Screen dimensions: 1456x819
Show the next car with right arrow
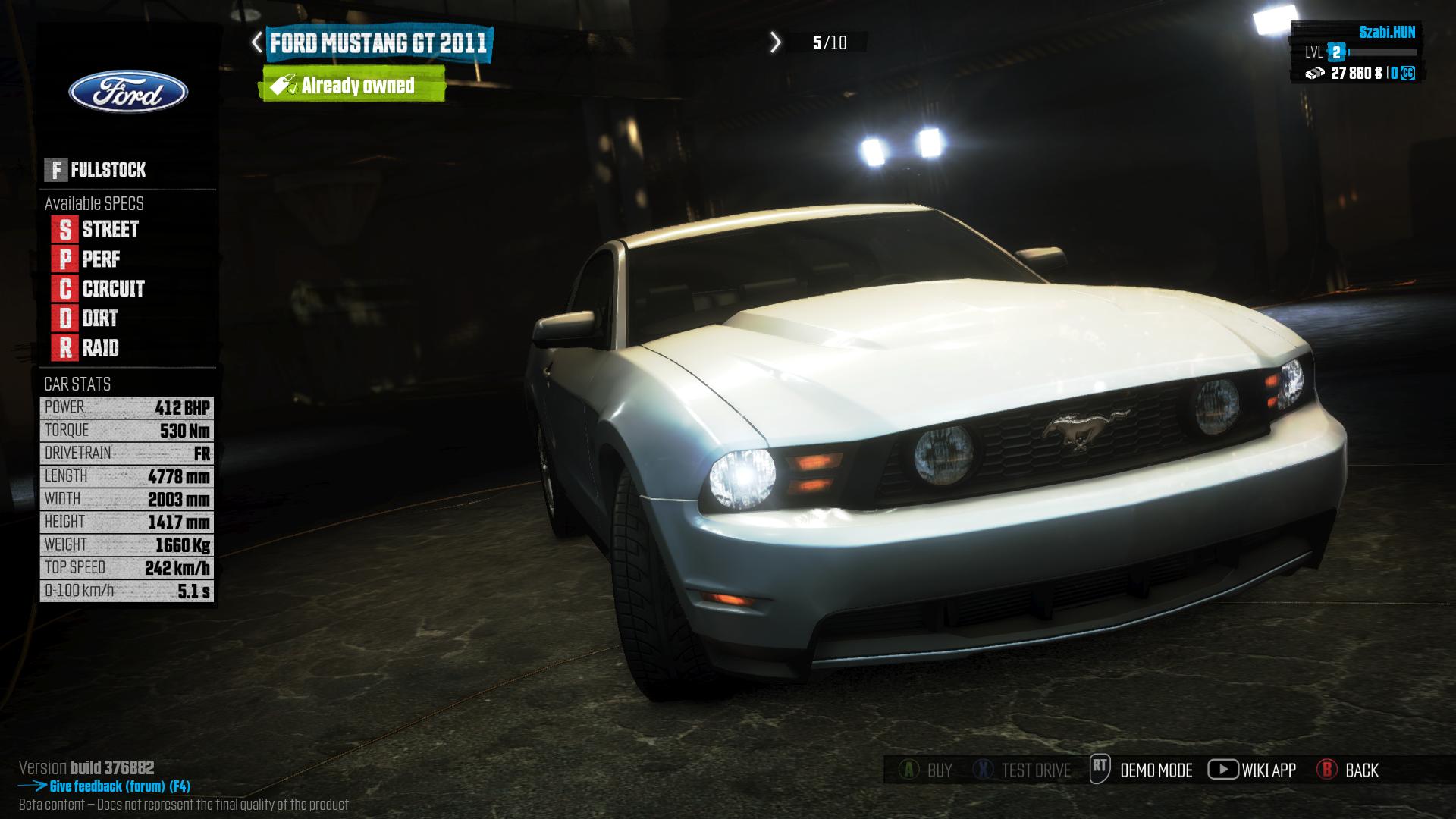tap(775, 42)
